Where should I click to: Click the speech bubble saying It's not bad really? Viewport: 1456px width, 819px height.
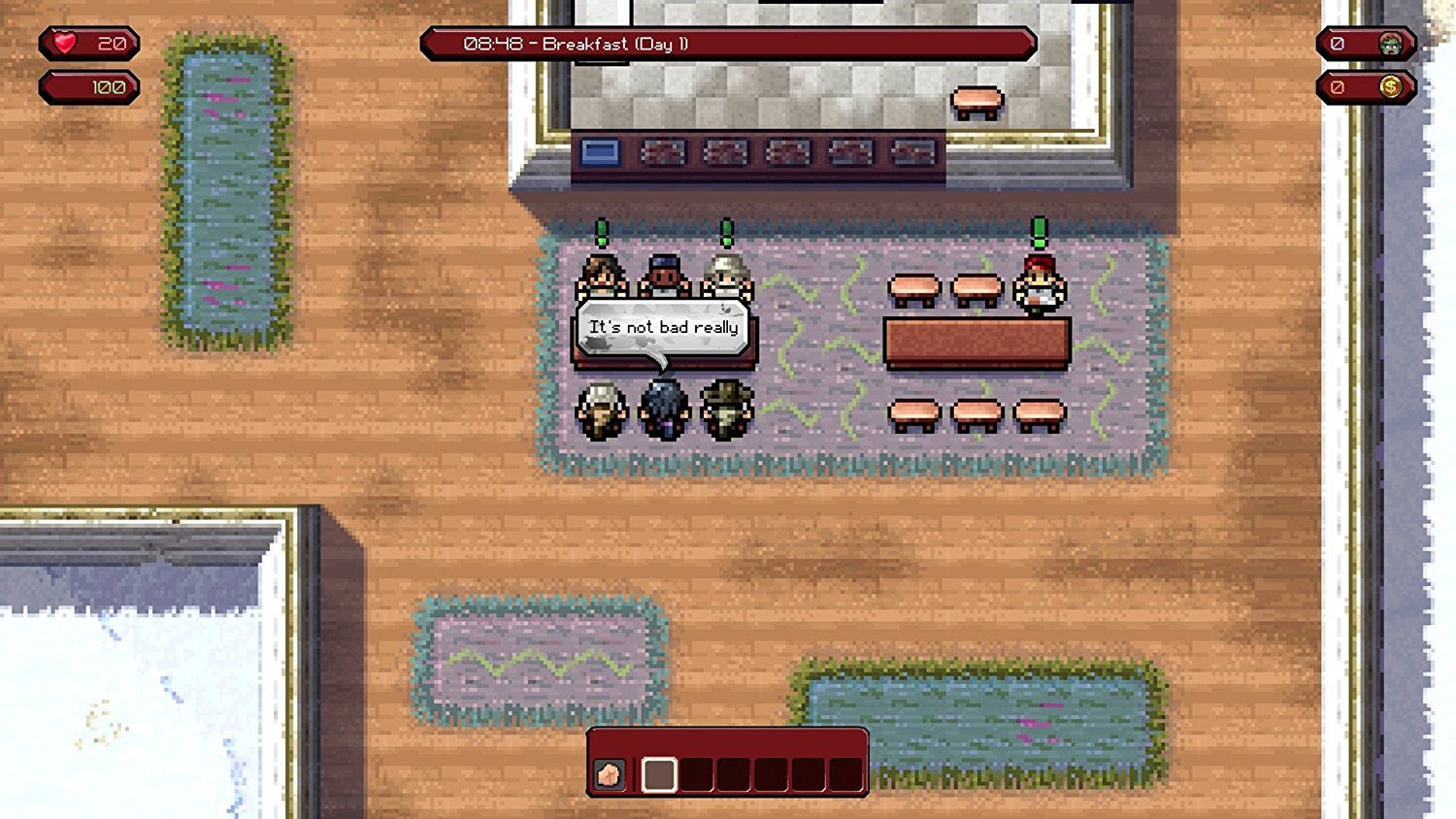pyautogui.click(x=665, y=328)
